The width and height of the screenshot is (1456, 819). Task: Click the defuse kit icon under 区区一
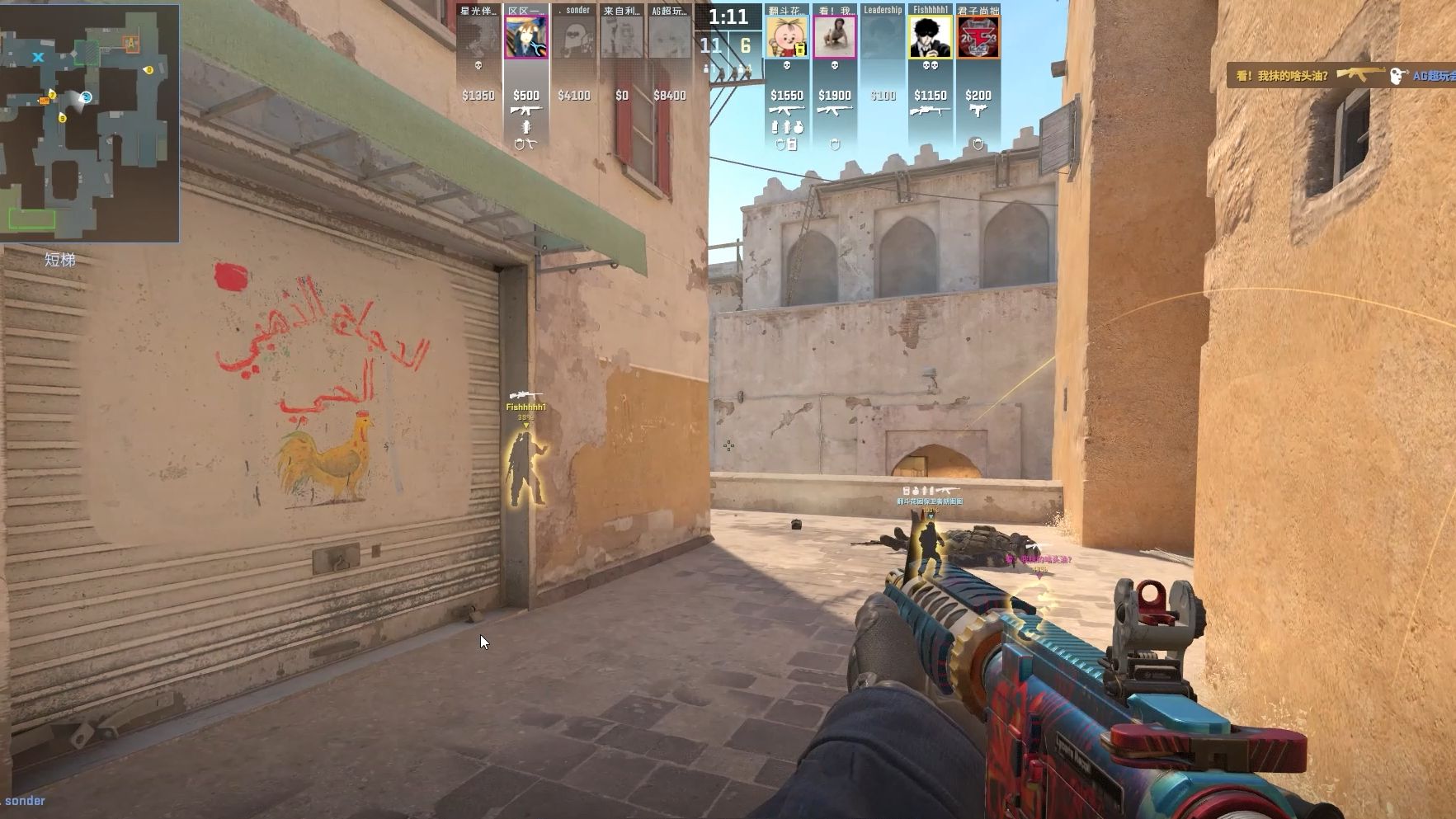(534, 142)
